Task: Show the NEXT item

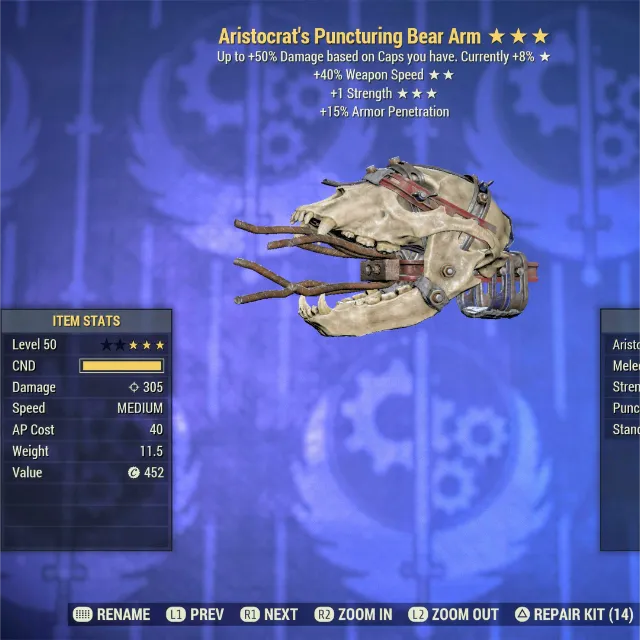Action: (x=269, y=614)
